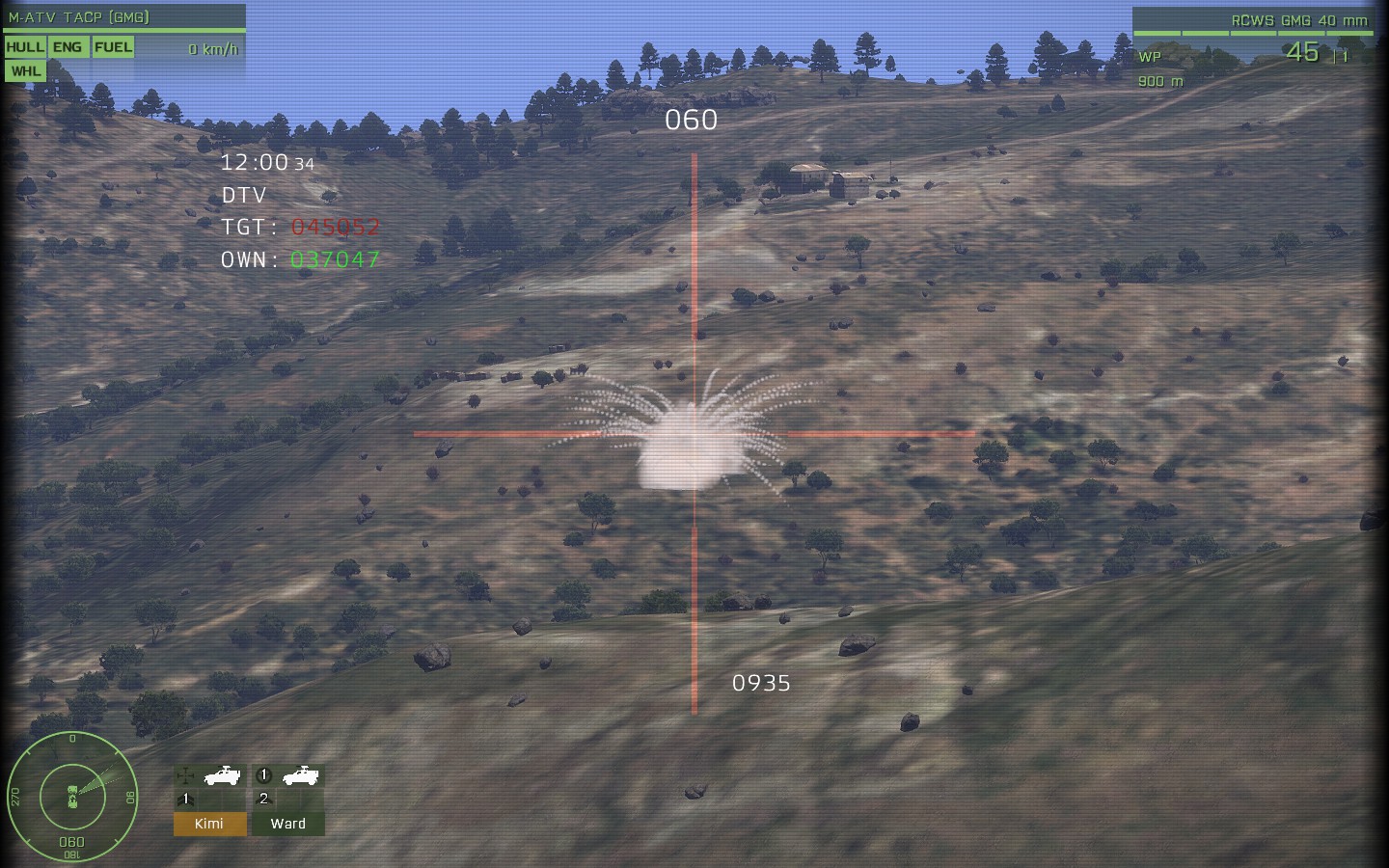Select the HULL damage indicator

pyautogui.click(x=25, y=45)
